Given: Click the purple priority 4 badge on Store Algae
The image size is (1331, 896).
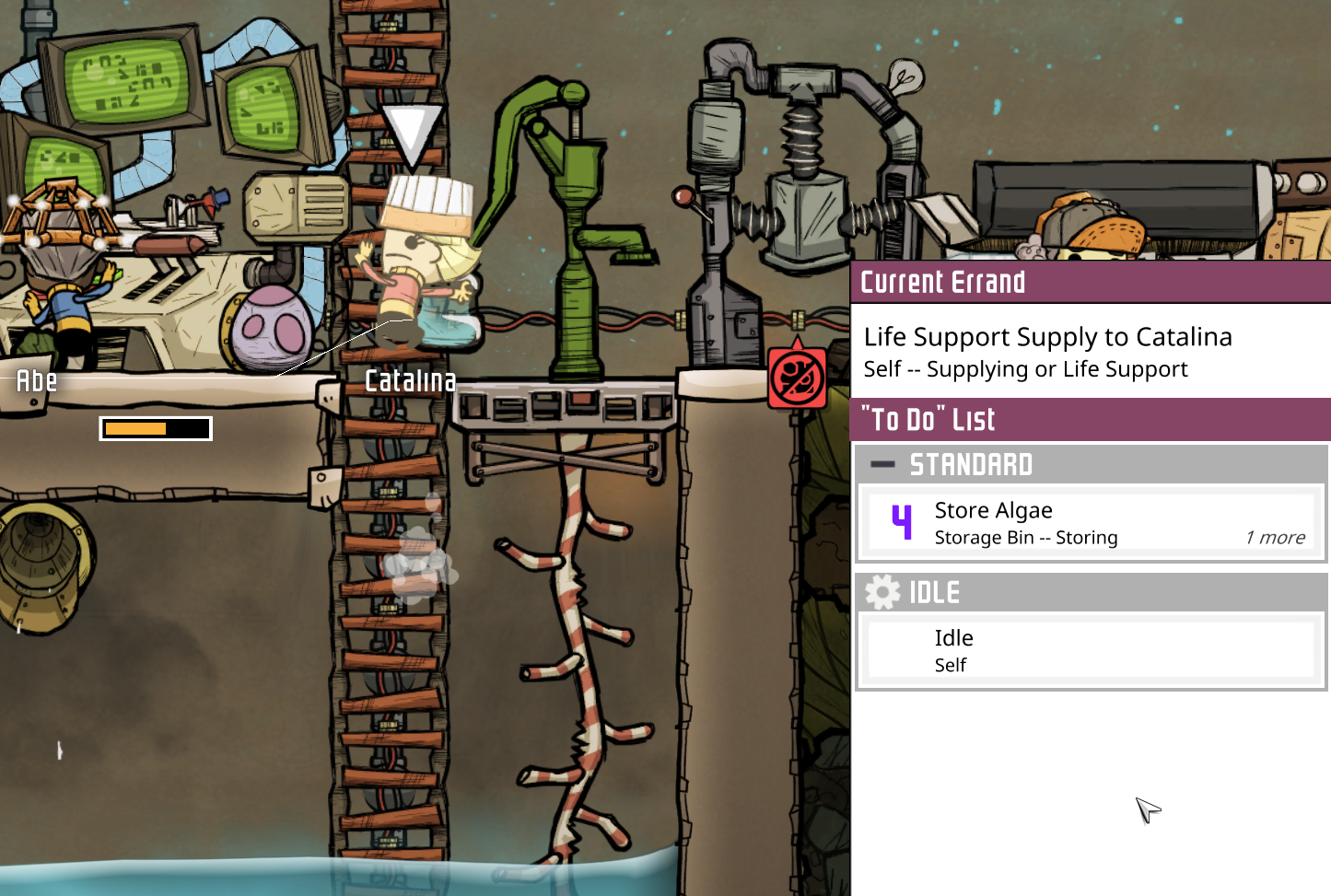Looking at the screenshot, I should 902,521.
